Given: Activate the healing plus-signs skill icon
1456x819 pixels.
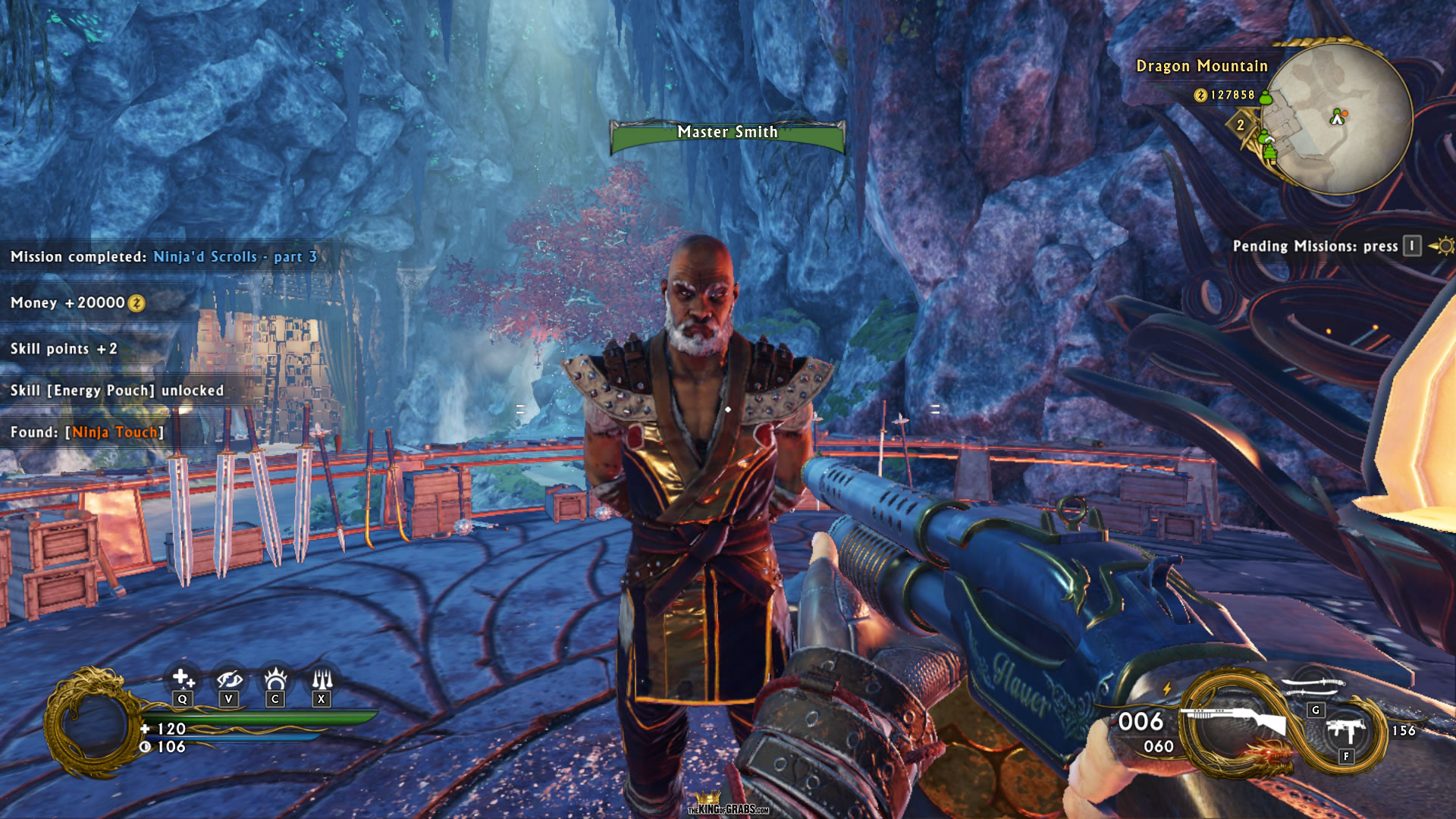Looking at the screenshot, I should coord(183,677).
